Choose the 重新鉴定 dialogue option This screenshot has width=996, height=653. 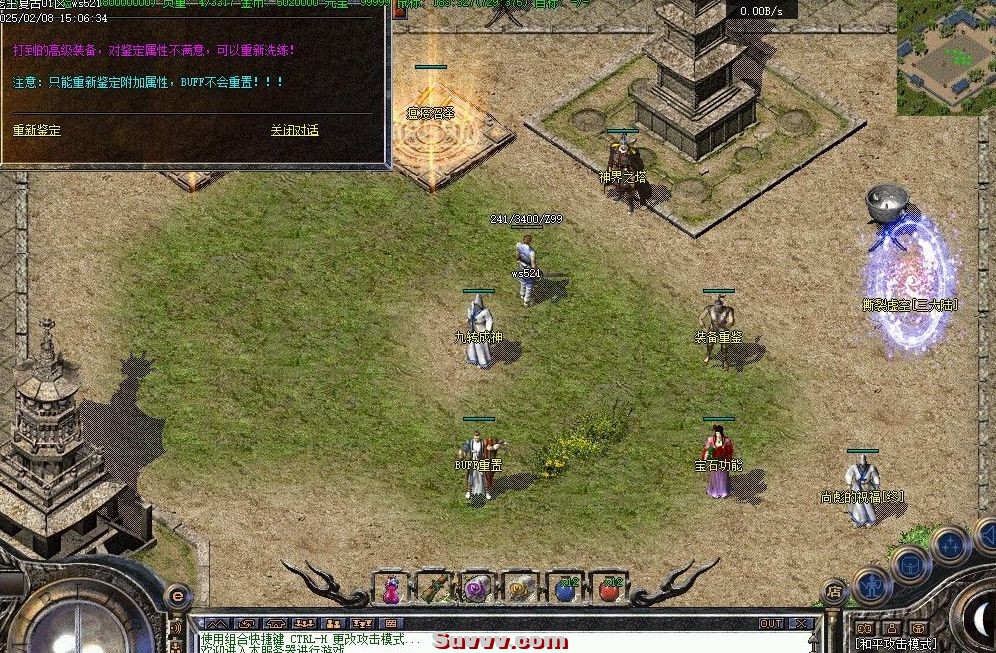coord(37,131)
